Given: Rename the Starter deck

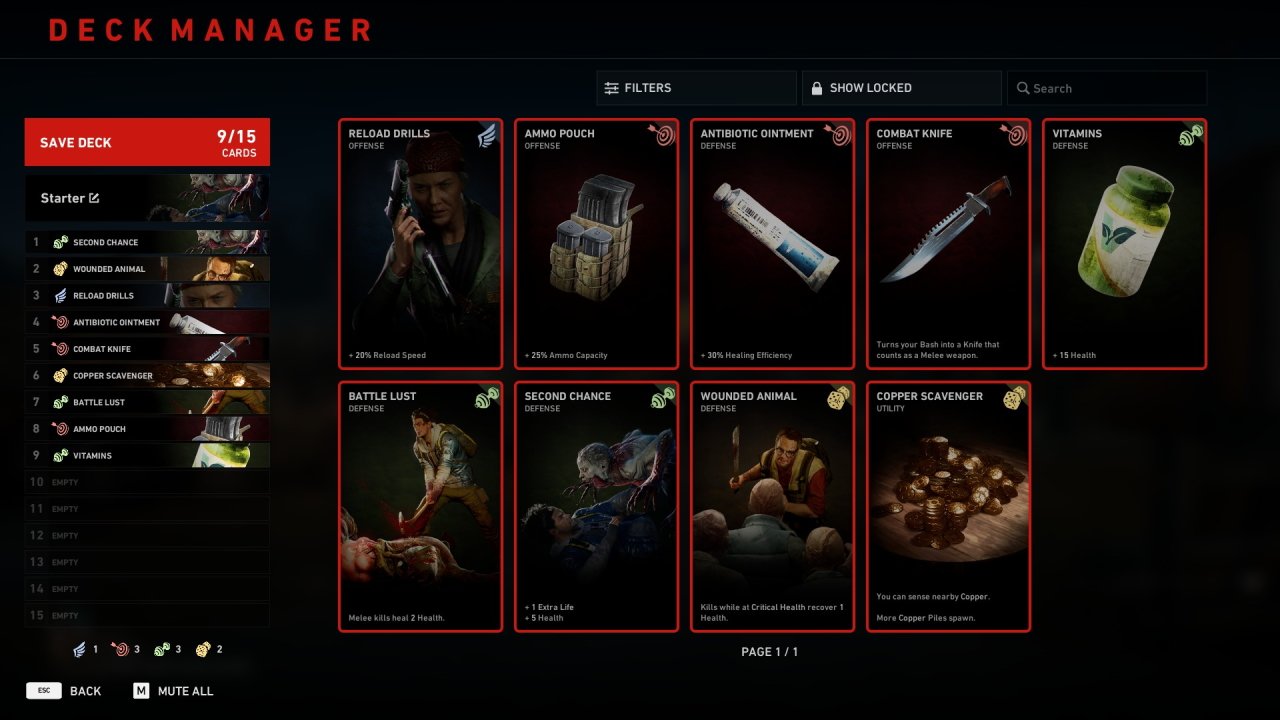Looking at the screenshot, I should click(94, 198).
